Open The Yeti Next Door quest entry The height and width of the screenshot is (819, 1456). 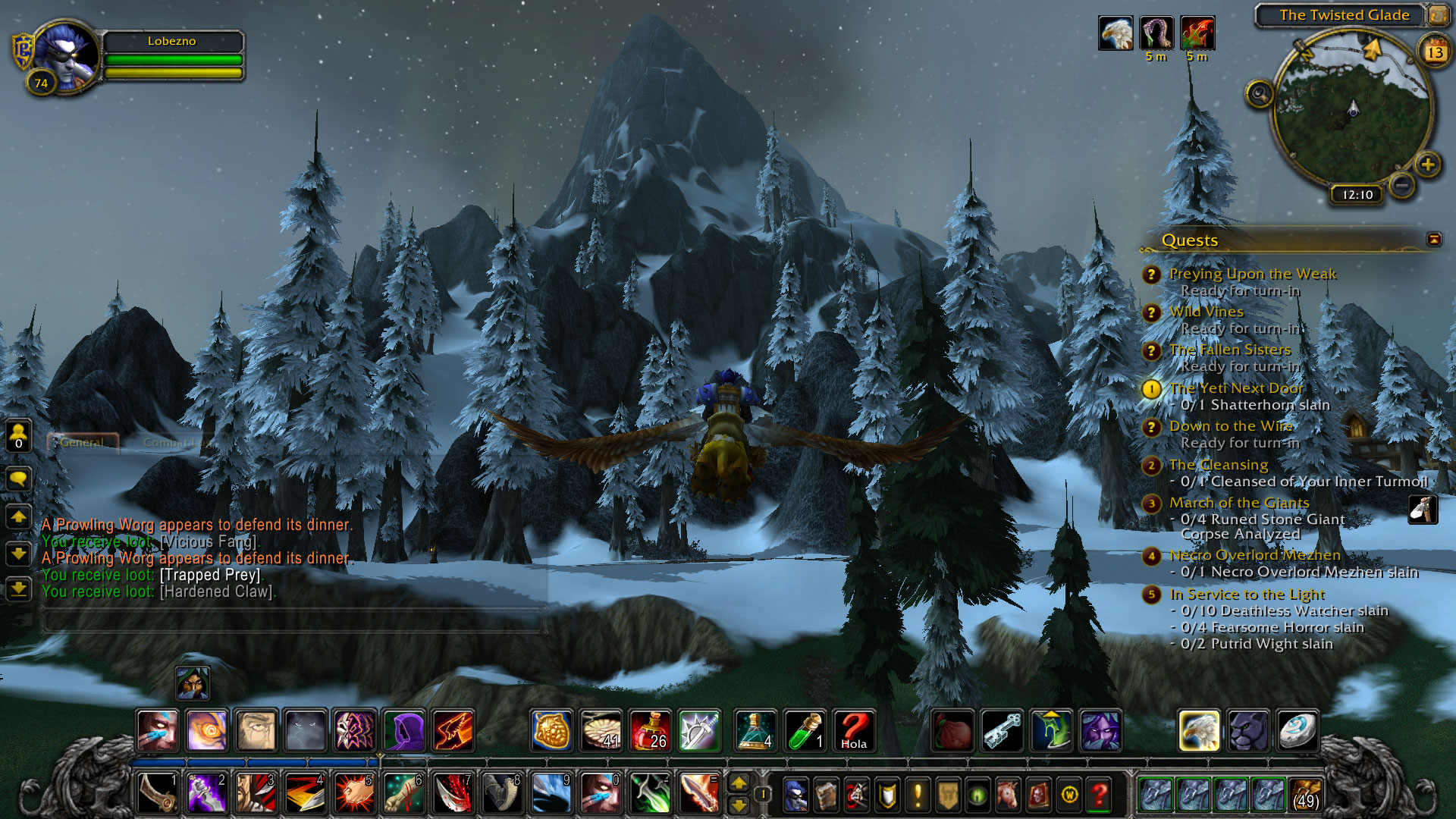(x=1236, y=388)
